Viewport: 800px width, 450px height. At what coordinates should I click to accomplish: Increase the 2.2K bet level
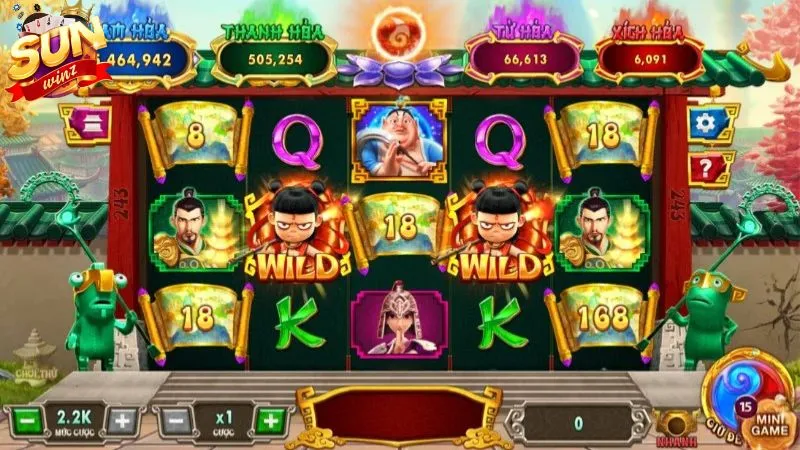point(122,420)
